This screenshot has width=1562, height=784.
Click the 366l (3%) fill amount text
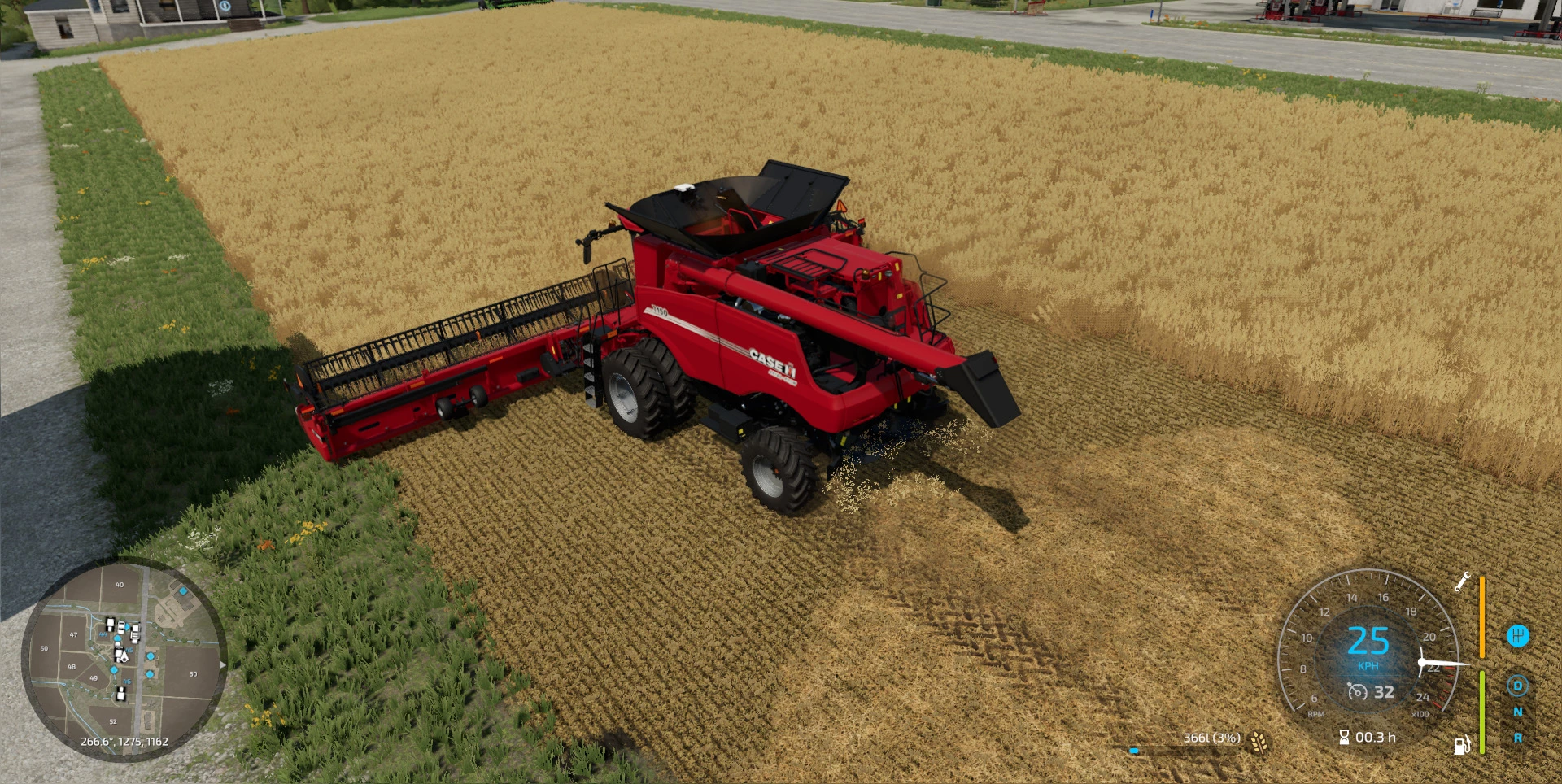[x=1211, y=738]
